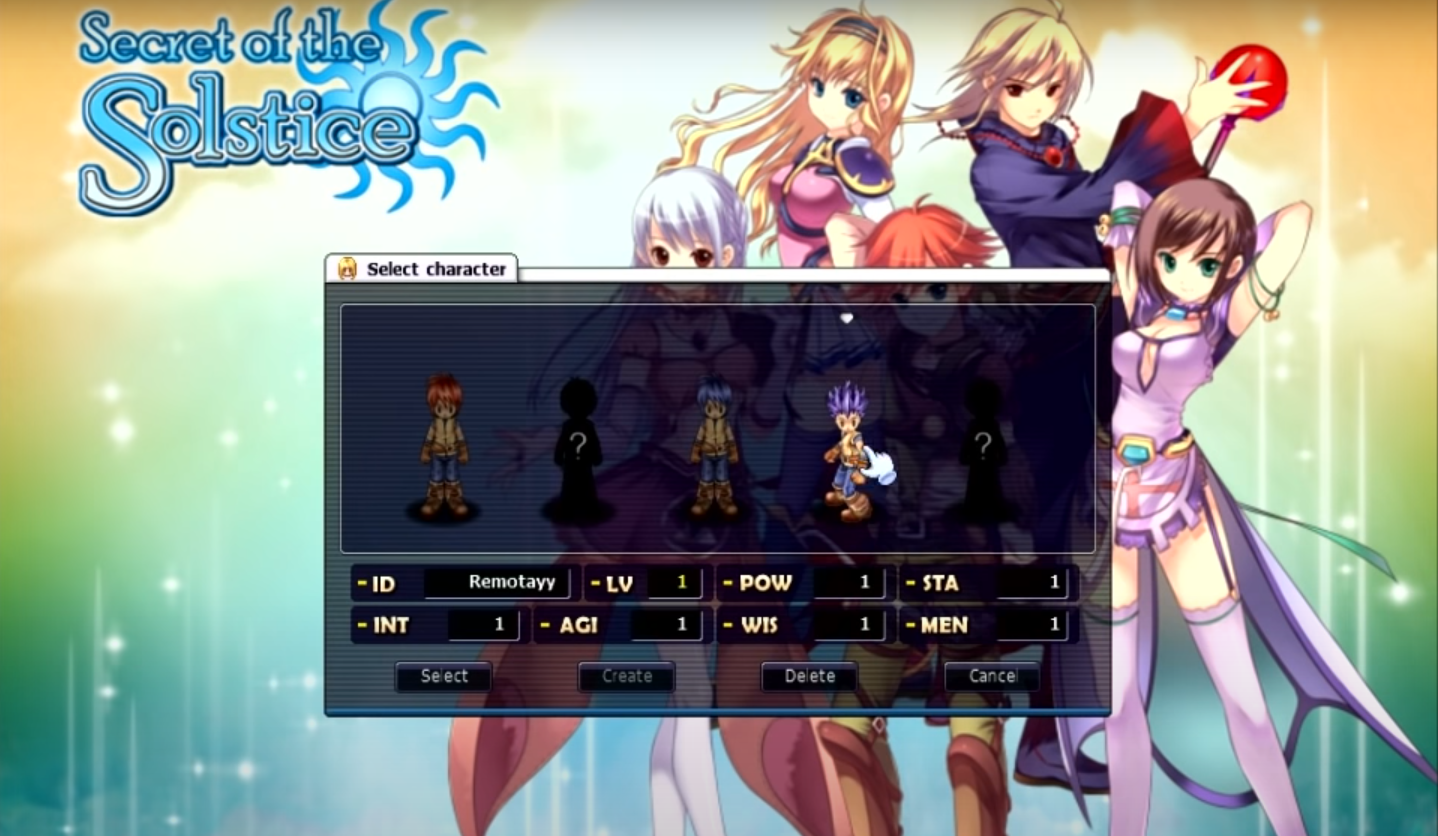
Task: Choose the Create character button
Action: coord(626,676)
